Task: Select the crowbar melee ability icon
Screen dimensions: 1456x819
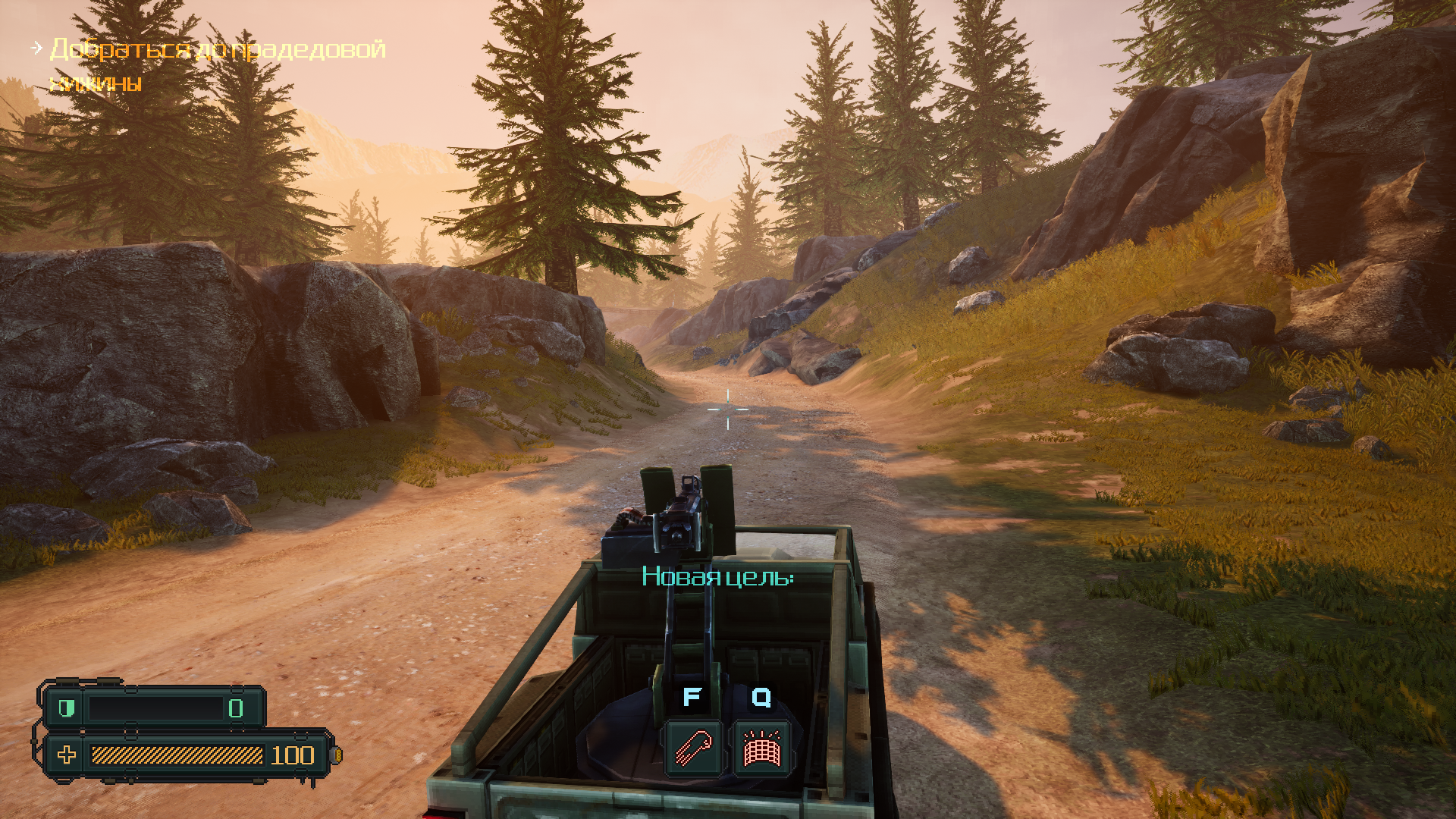Action: click(692, 748)
